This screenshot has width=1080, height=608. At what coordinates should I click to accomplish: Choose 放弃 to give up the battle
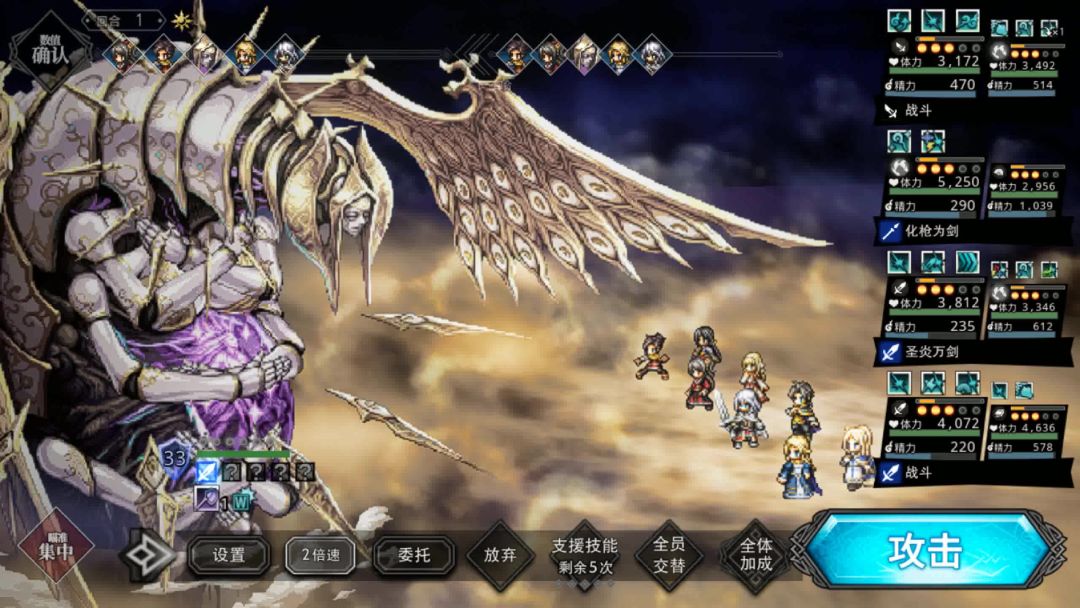(x=500, y=554)
